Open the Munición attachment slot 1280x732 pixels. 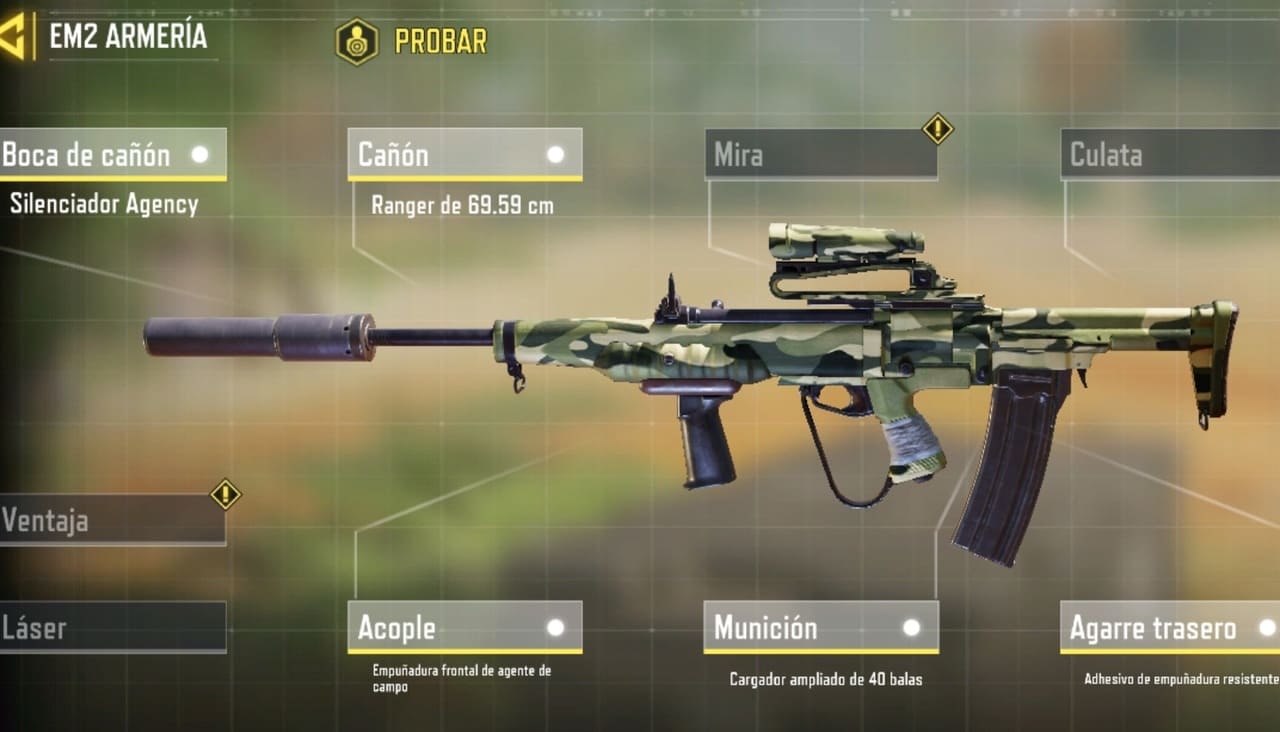[820, 628]
